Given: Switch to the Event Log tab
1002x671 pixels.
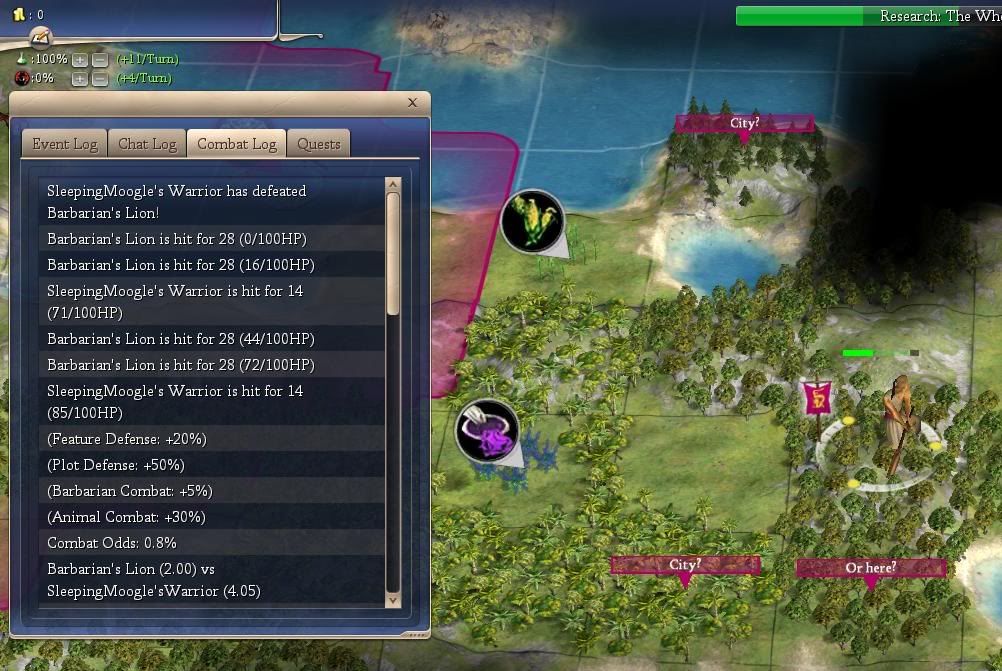Looking at the screenshot, I should [65, 144].
